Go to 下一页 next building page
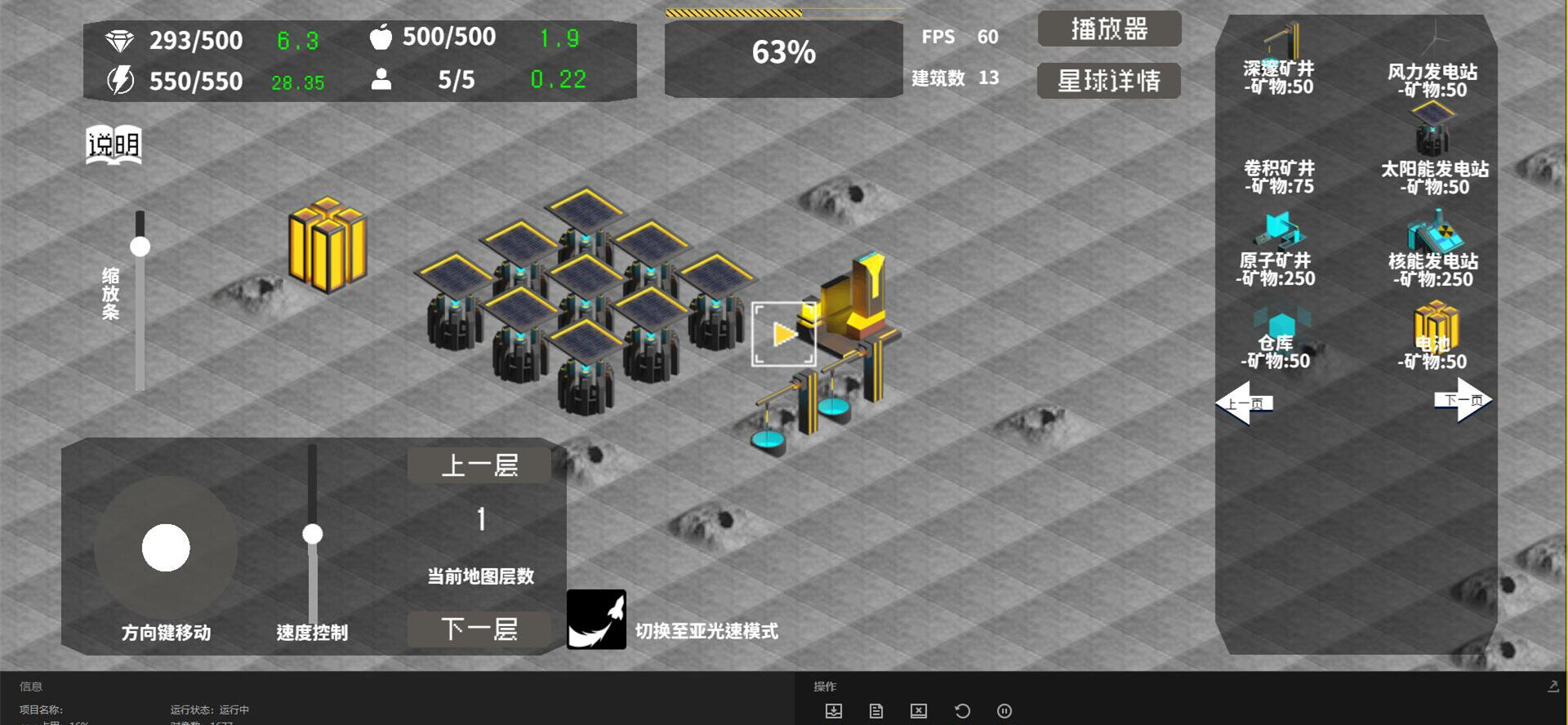The image size is (1568, 725). click(1460, 400)
